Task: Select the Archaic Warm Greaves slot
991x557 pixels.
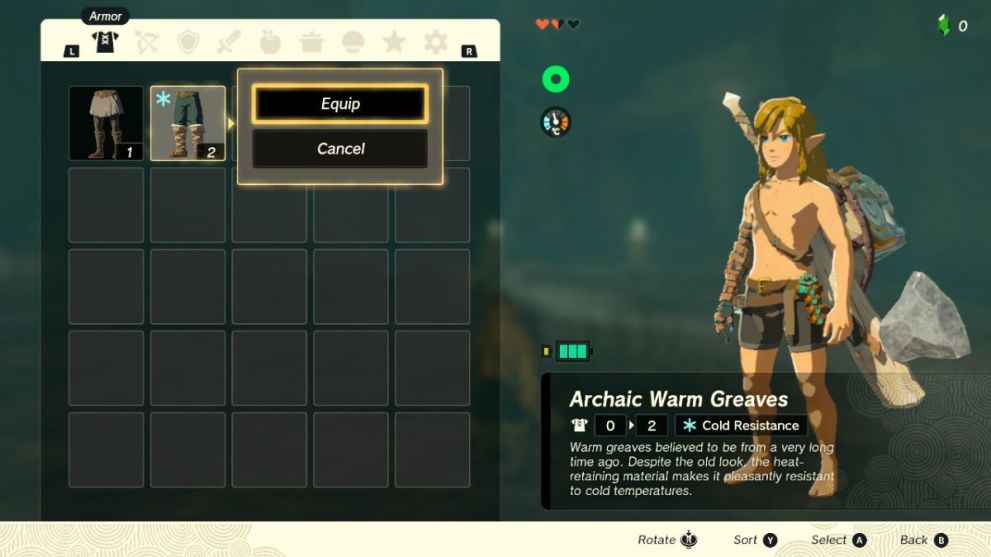Action: tap(188, 123)
